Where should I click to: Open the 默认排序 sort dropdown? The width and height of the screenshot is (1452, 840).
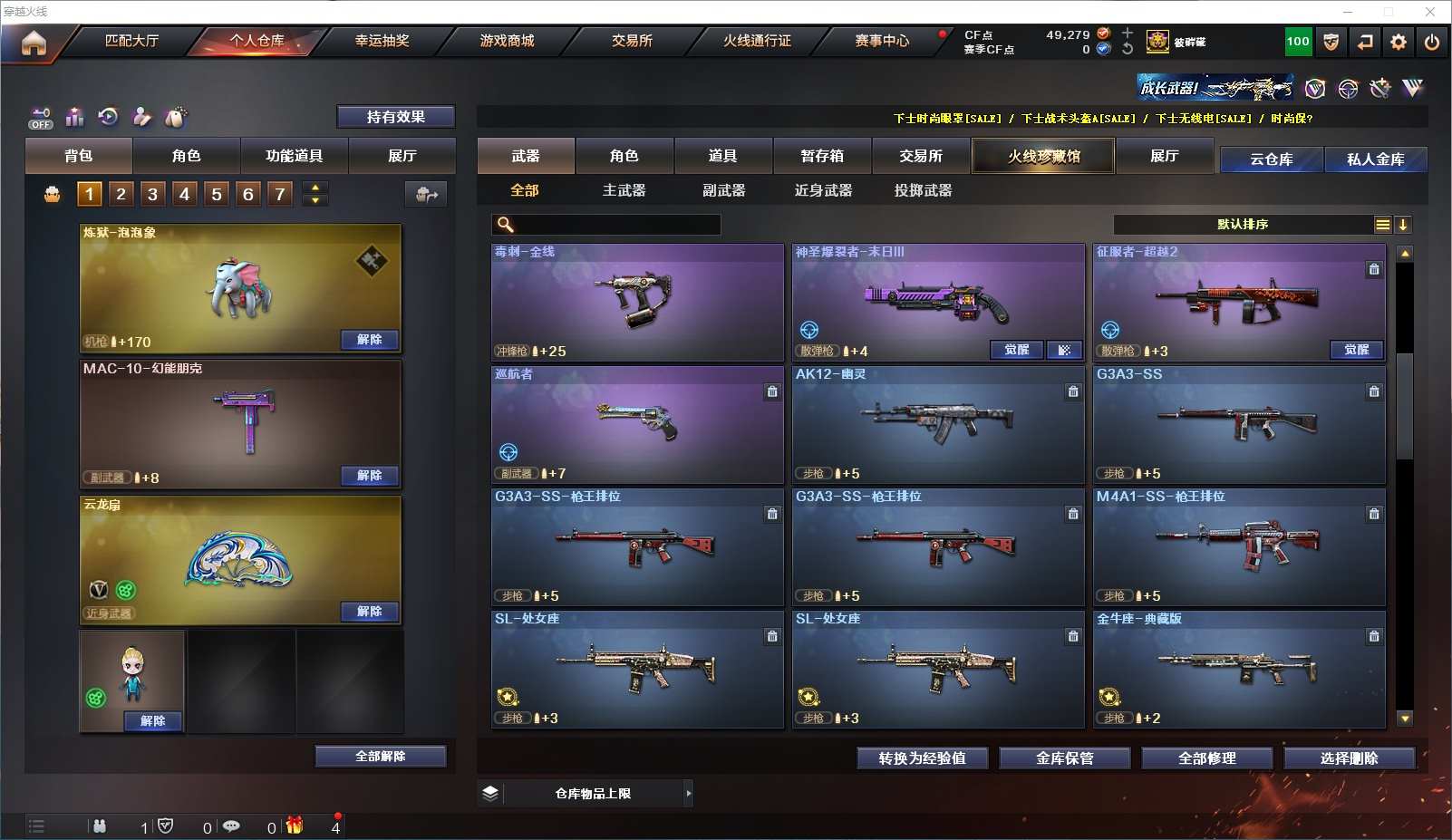(x=1243, y=225)
